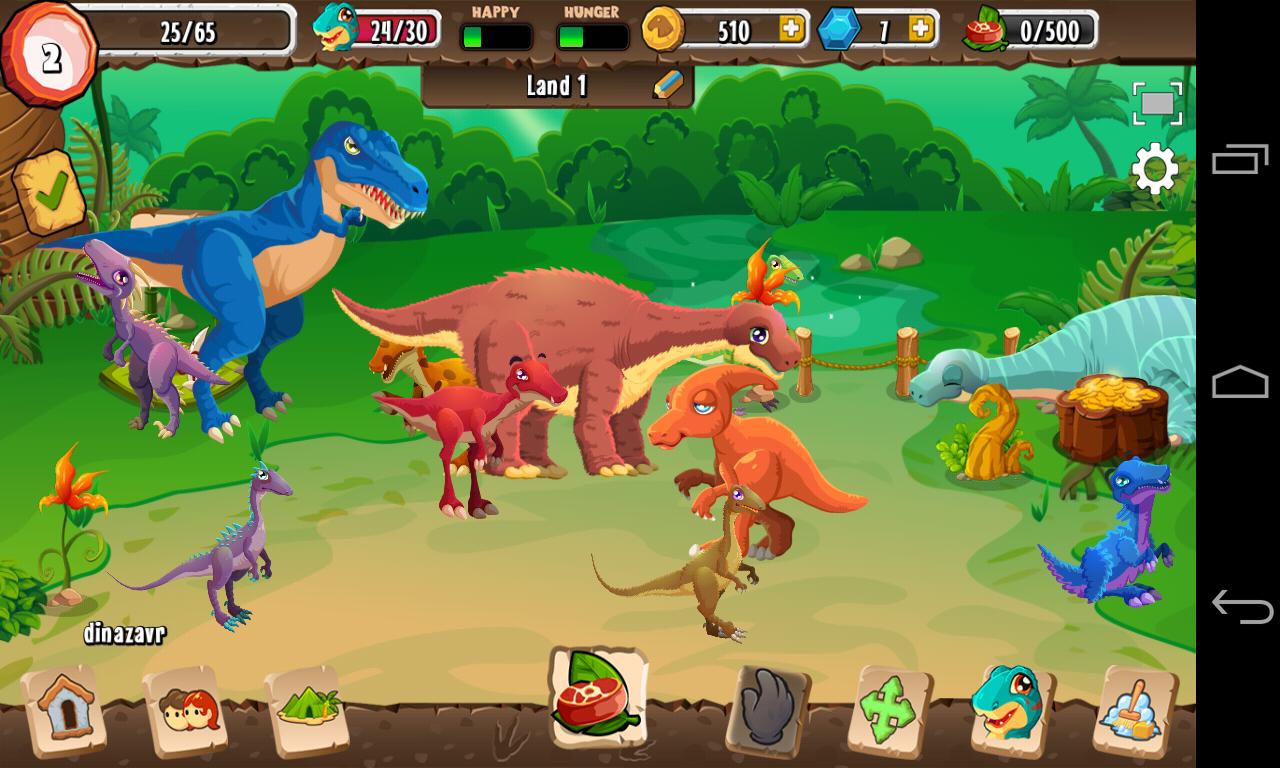This screenshot has width=1280, height=768.
Task: Buy more coins with the plus button
Action: point(793,30)
